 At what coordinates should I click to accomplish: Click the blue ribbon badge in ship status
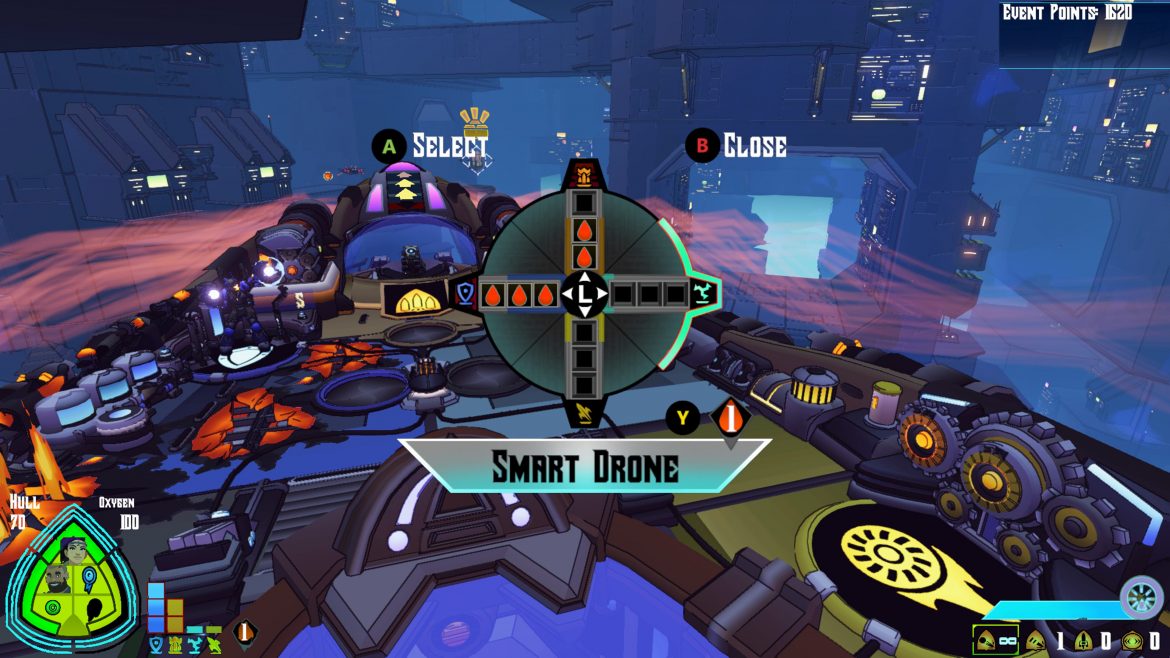click(x=88, y=579)
